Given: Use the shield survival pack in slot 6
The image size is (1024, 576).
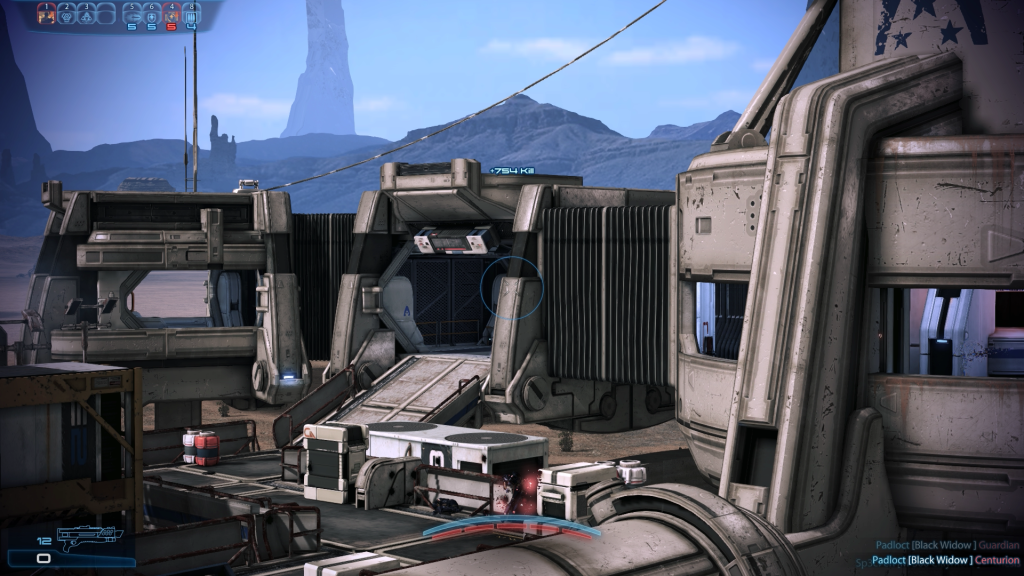Looking at the screenshot, I should pos(151,14).
